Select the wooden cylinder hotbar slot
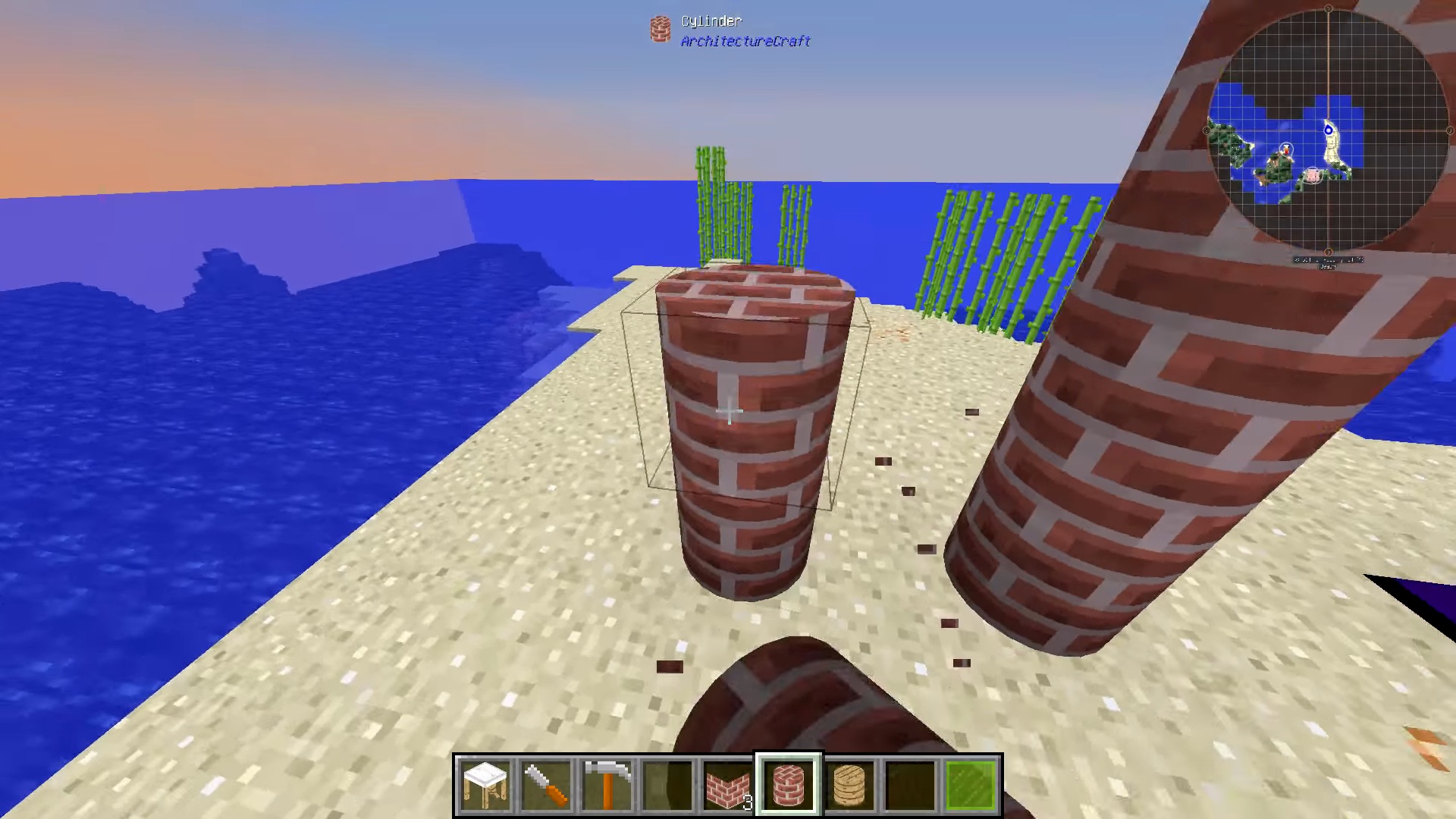This screenshot has width=1456, height=819. (849, 785)
